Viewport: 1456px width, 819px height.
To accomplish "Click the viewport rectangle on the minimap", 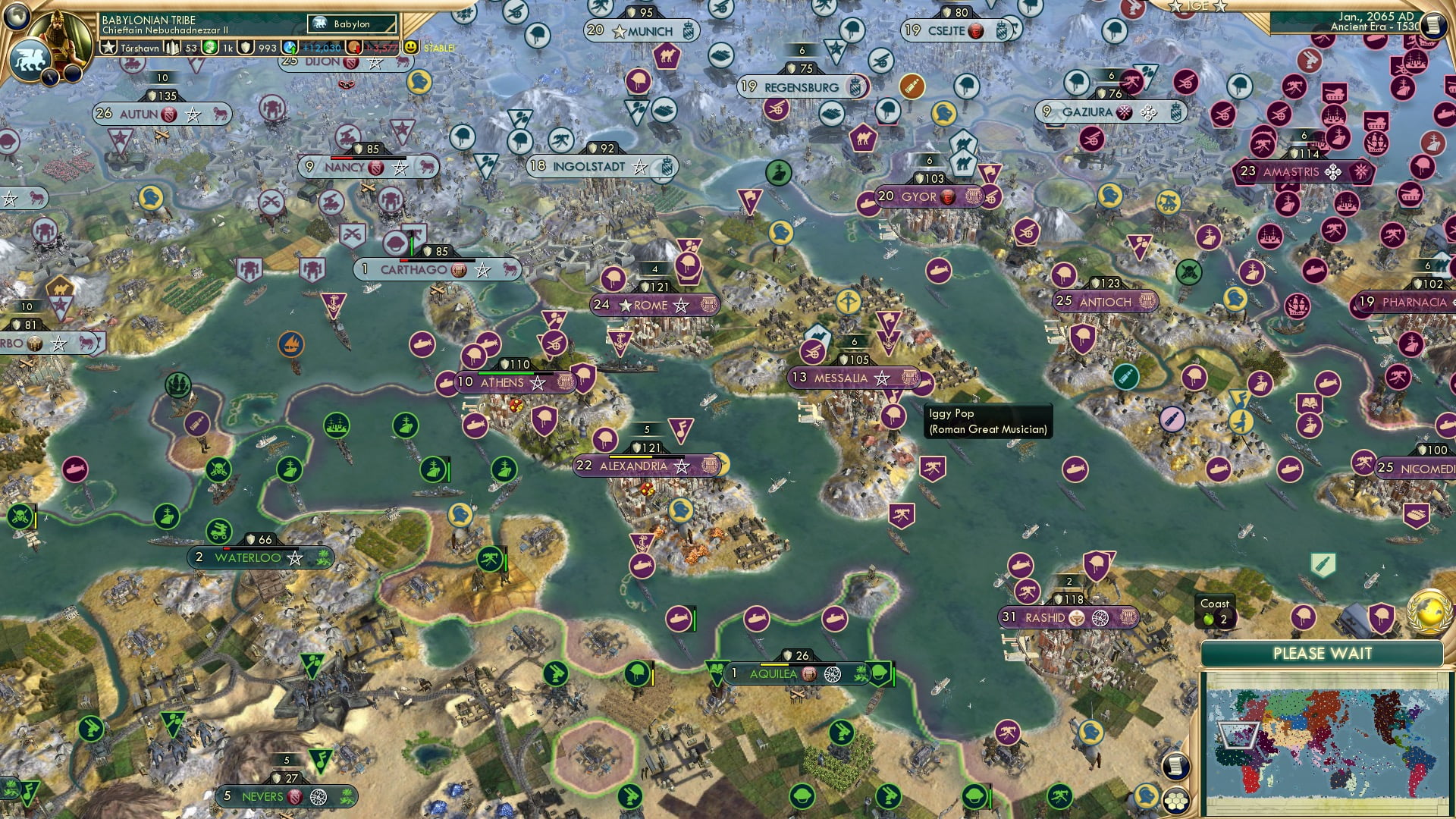I will (x=1238, y=735).
